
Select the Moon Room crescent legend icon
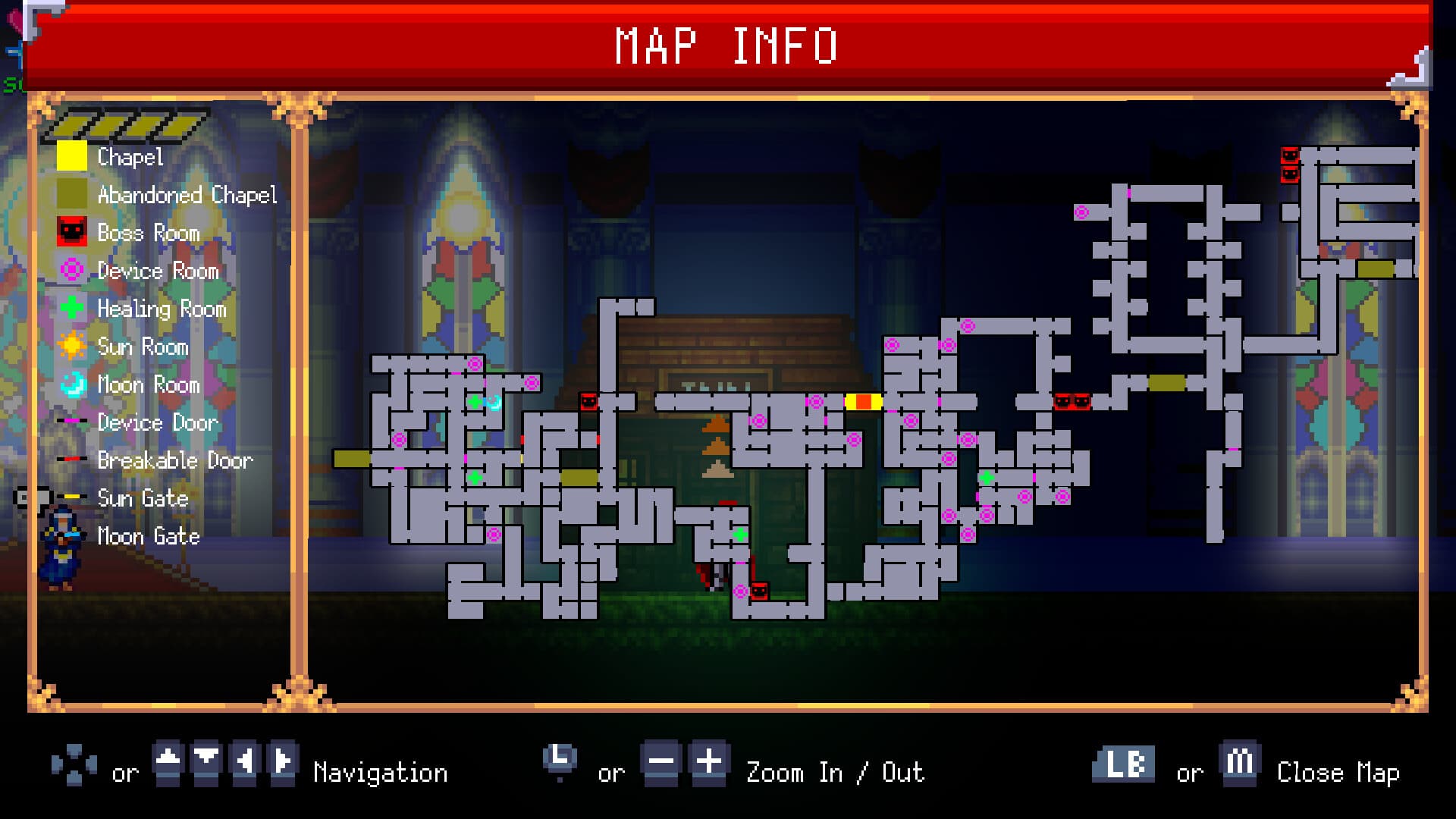coord(72,384)
